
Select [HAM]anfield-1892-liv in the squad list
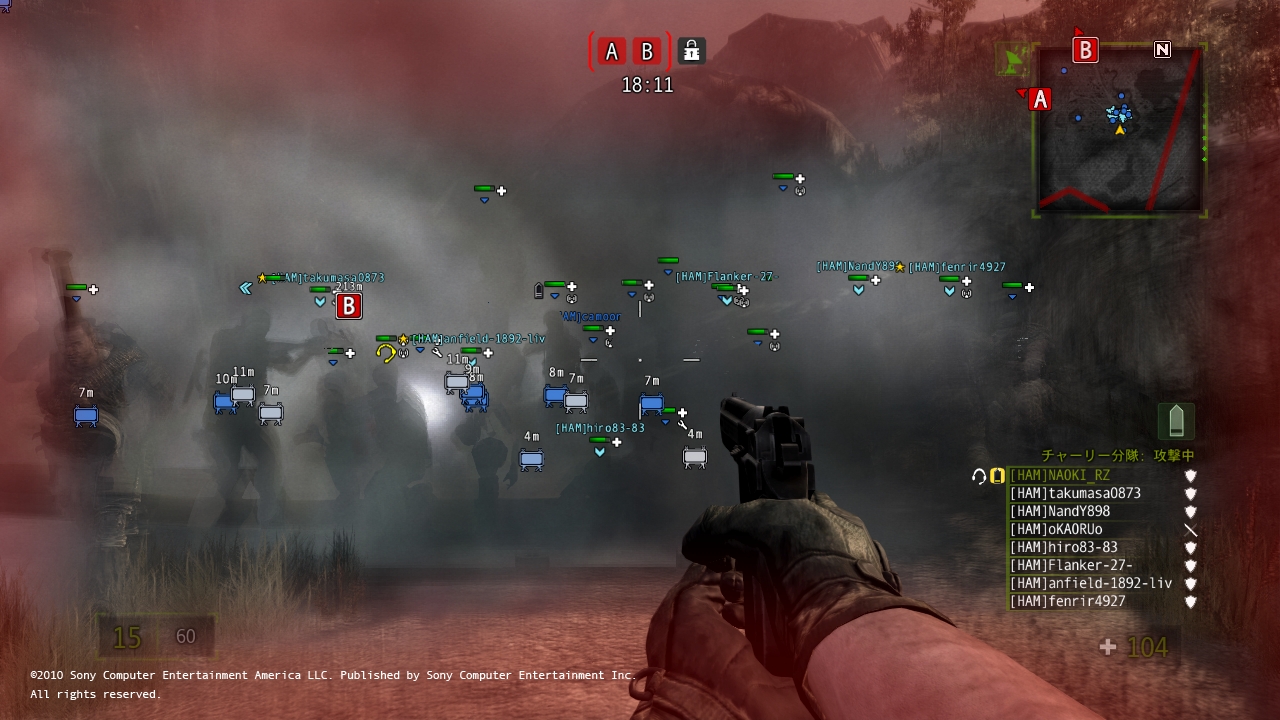click(1090, 584)
